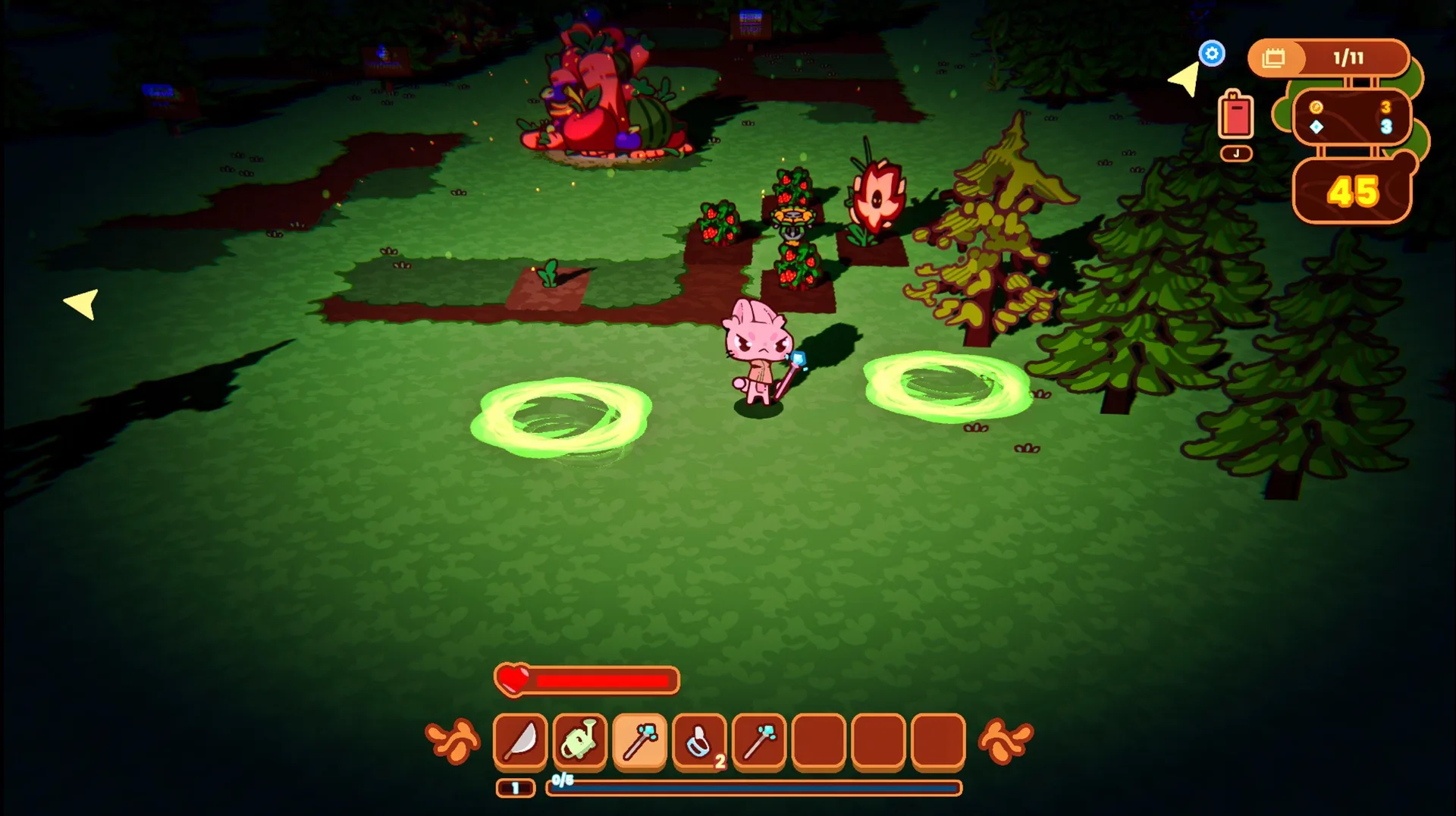Click the highlighted crystal wand slot
This screenshot has width=1456, height=816.
640,741
